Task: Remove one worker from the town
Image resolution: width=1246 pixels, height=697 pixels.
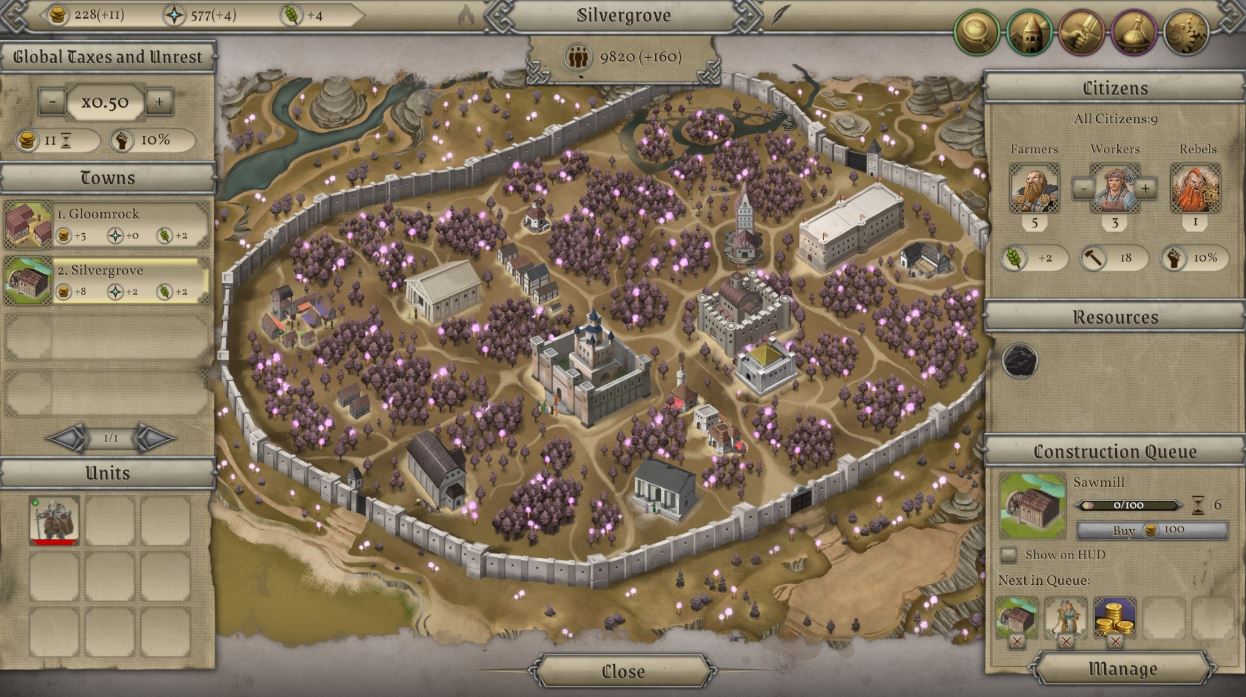Action: [1082, 188]
